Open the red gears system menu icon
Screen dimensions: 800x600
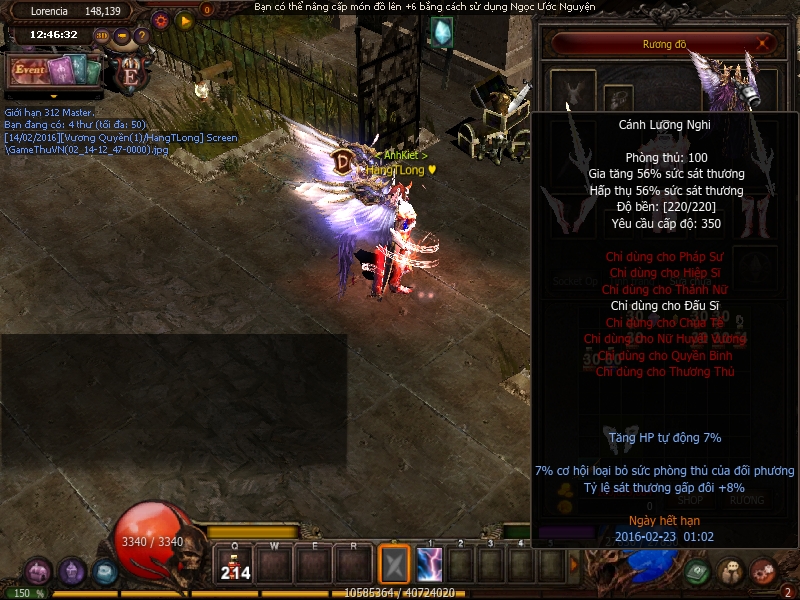pyautogui.click(x=763, y=572)
